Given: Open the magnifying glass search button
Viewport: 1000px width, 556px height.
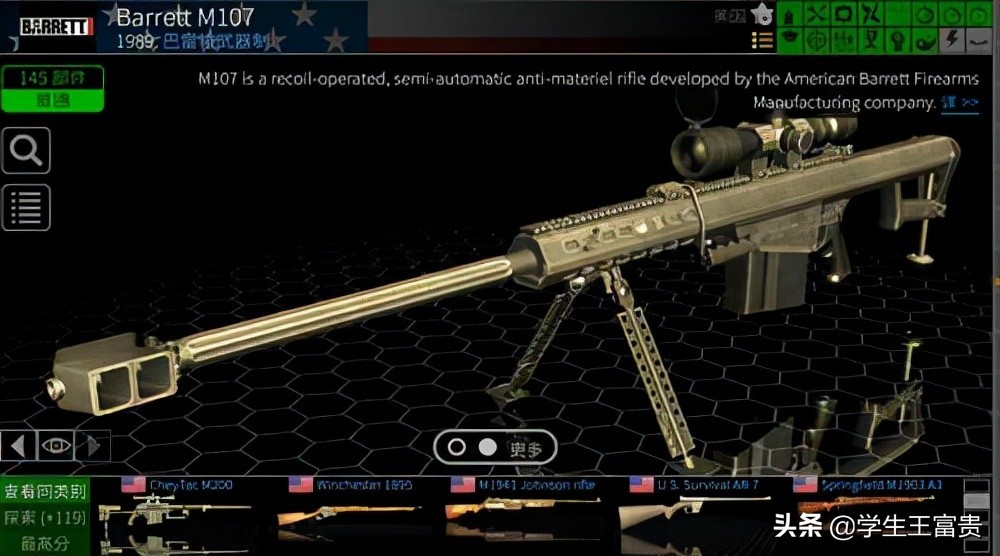Looking at the screenshot, I should (26, 152).
